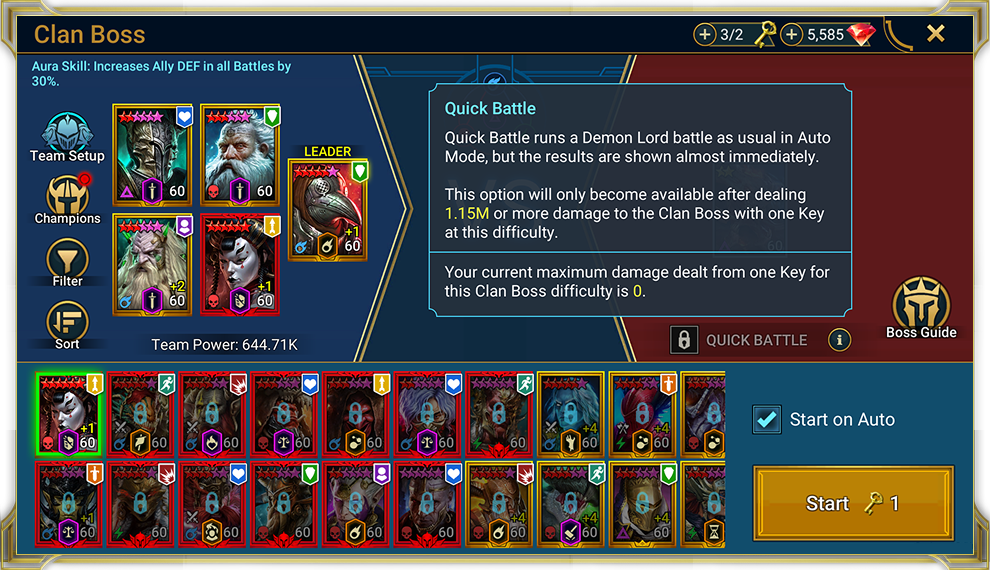Open the Champions menu
Image resolution: width=990 pixels, height=570 pixels.
pos(67,200)
